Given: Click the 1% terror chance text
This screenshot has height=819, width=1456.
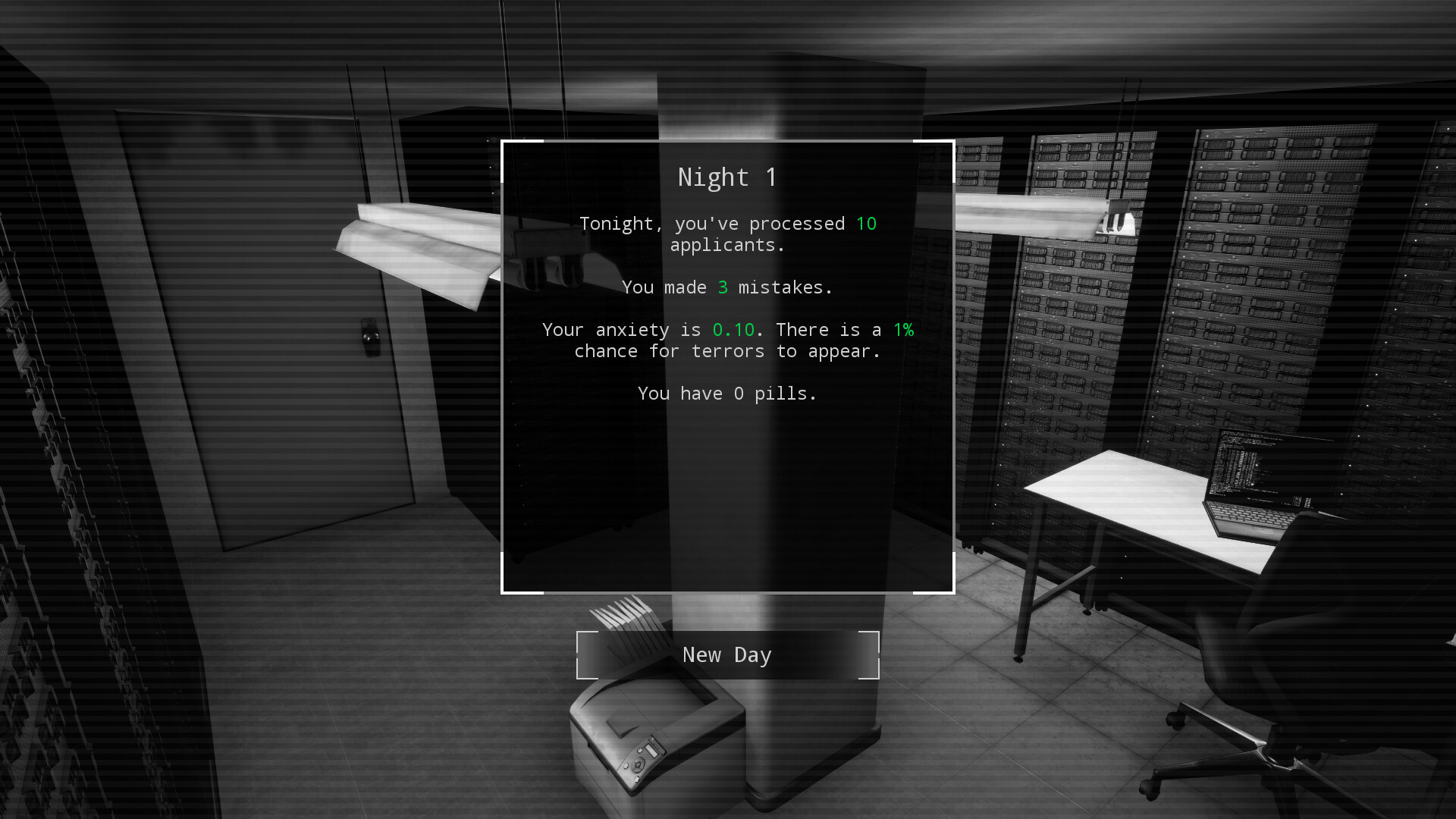Looking at the screenshot, I should tap(904, 329).
